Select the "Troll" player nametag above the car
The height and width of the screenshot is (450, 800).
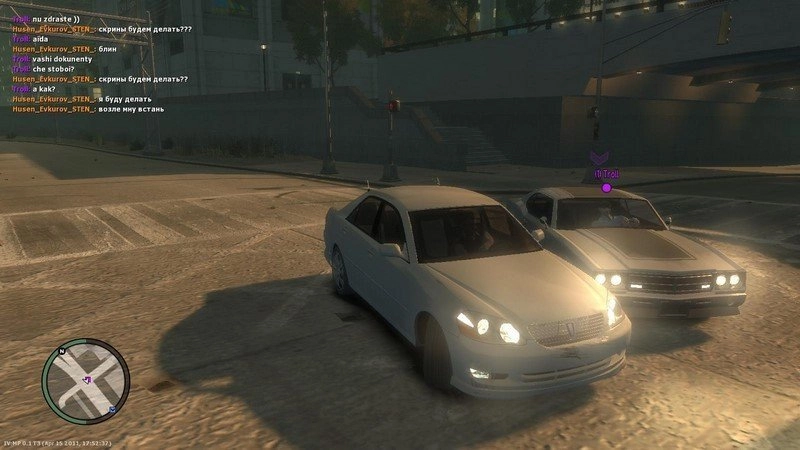click(606, 174)
